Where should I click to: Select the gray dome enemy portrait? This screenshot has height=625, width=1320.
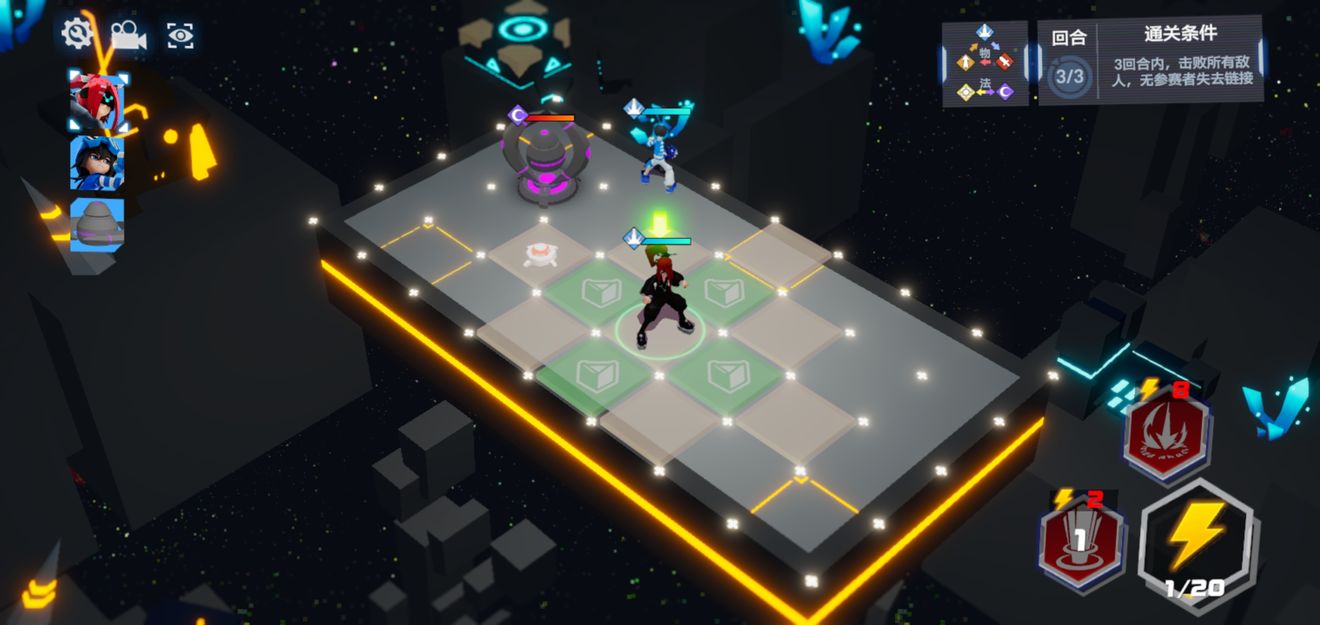pos(97,222)
